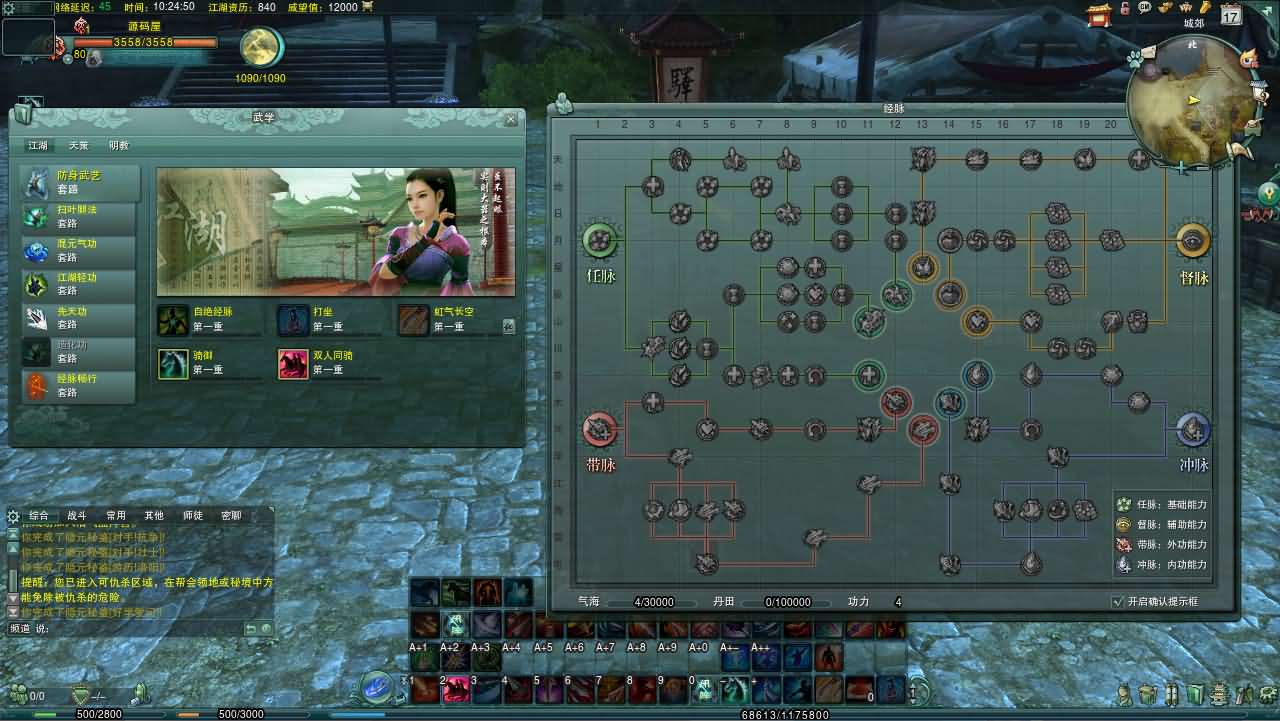This screenshot has width=1280, height=721.
Task: Switch to the 天策 tab
Action: click(x=79, y=145)
